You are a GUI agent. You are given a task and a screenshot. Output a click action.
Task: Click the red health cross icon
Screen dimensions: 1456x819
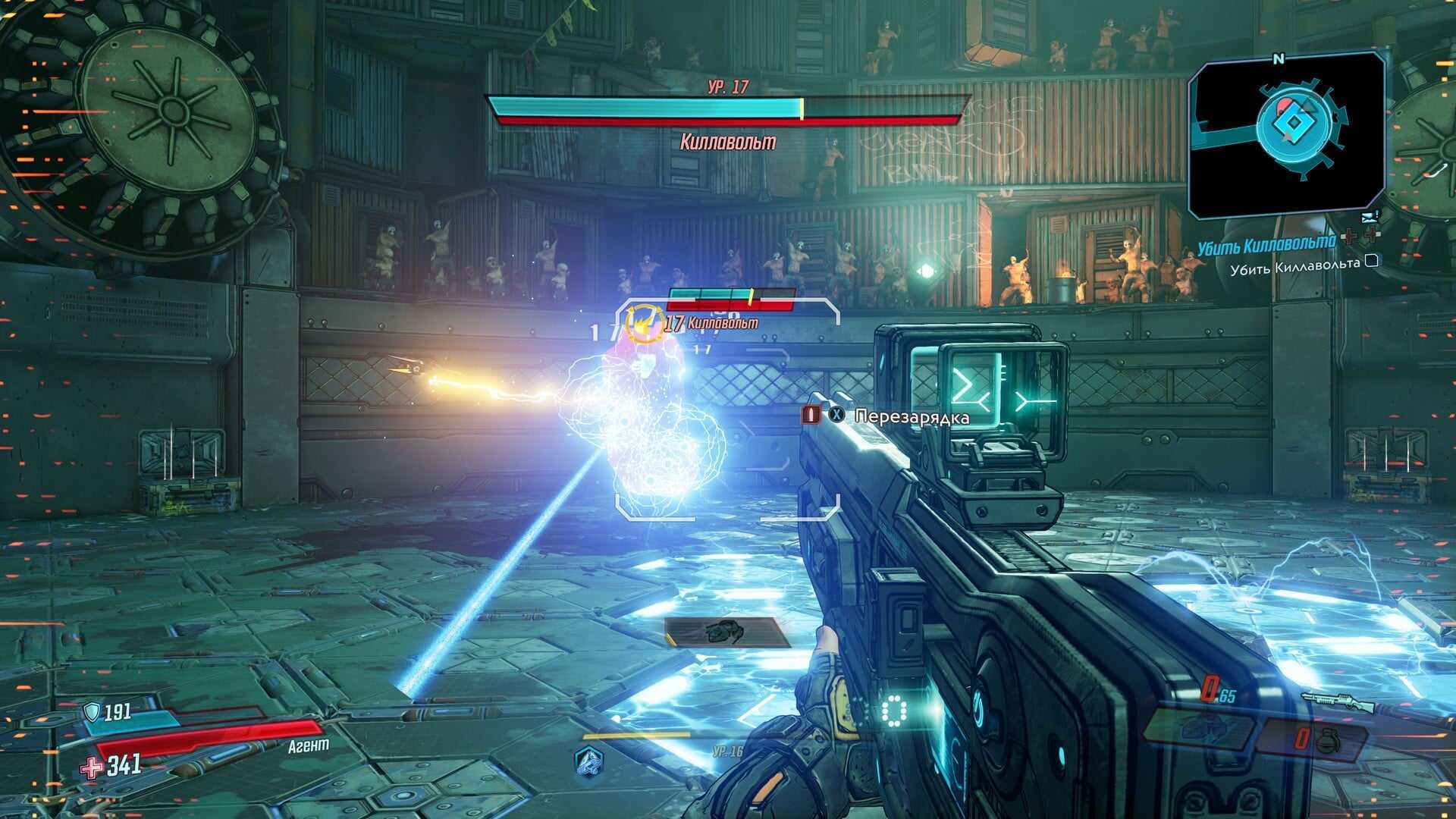(93, 767)
